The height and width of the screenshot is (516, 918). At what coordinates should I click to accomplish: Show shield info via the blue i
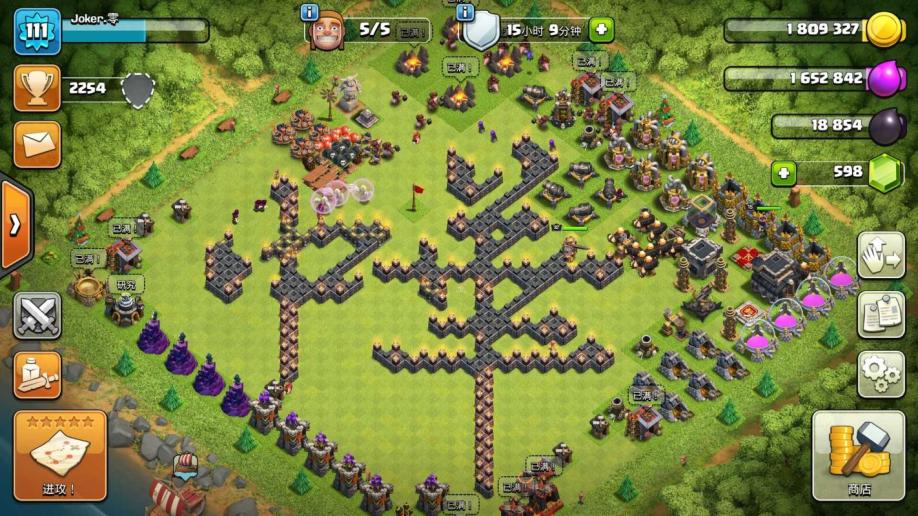click(x=464, y=12)
